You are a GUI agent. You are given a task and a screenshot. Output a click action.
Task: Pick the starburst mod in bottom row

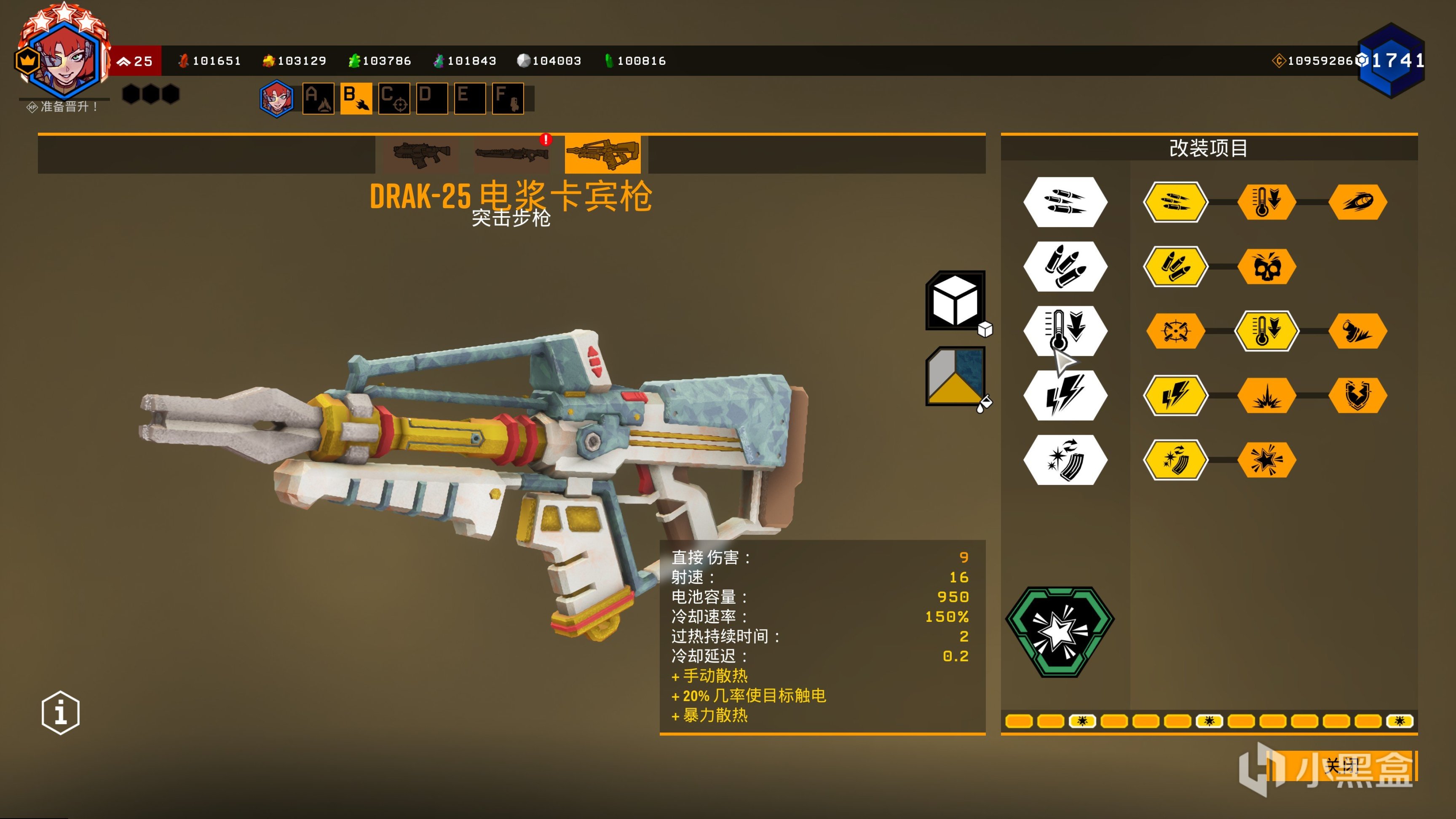[x=1267, y=460]
